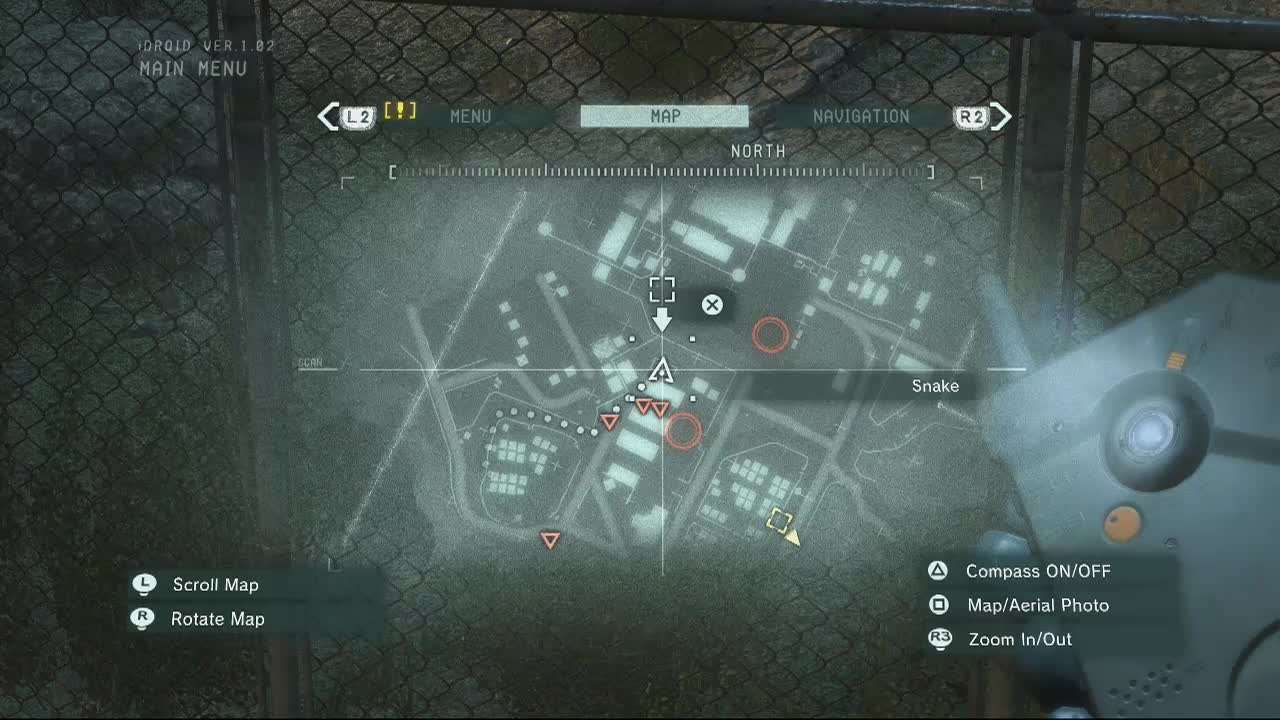
Task: Select the circled R3 zoom icon
Action: [x=940, y=638]
